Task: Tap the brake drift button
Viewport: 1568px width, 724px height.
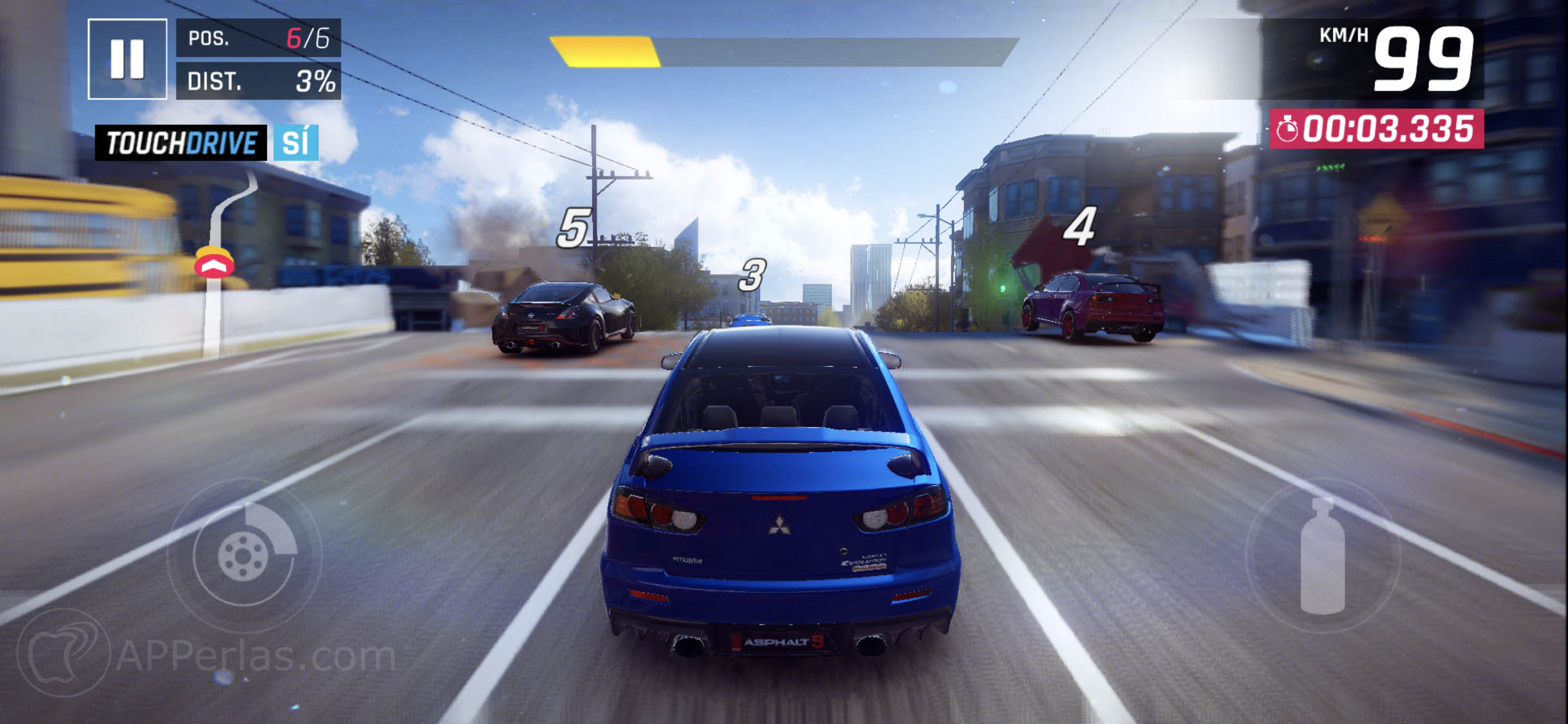Action: (244, 555)
